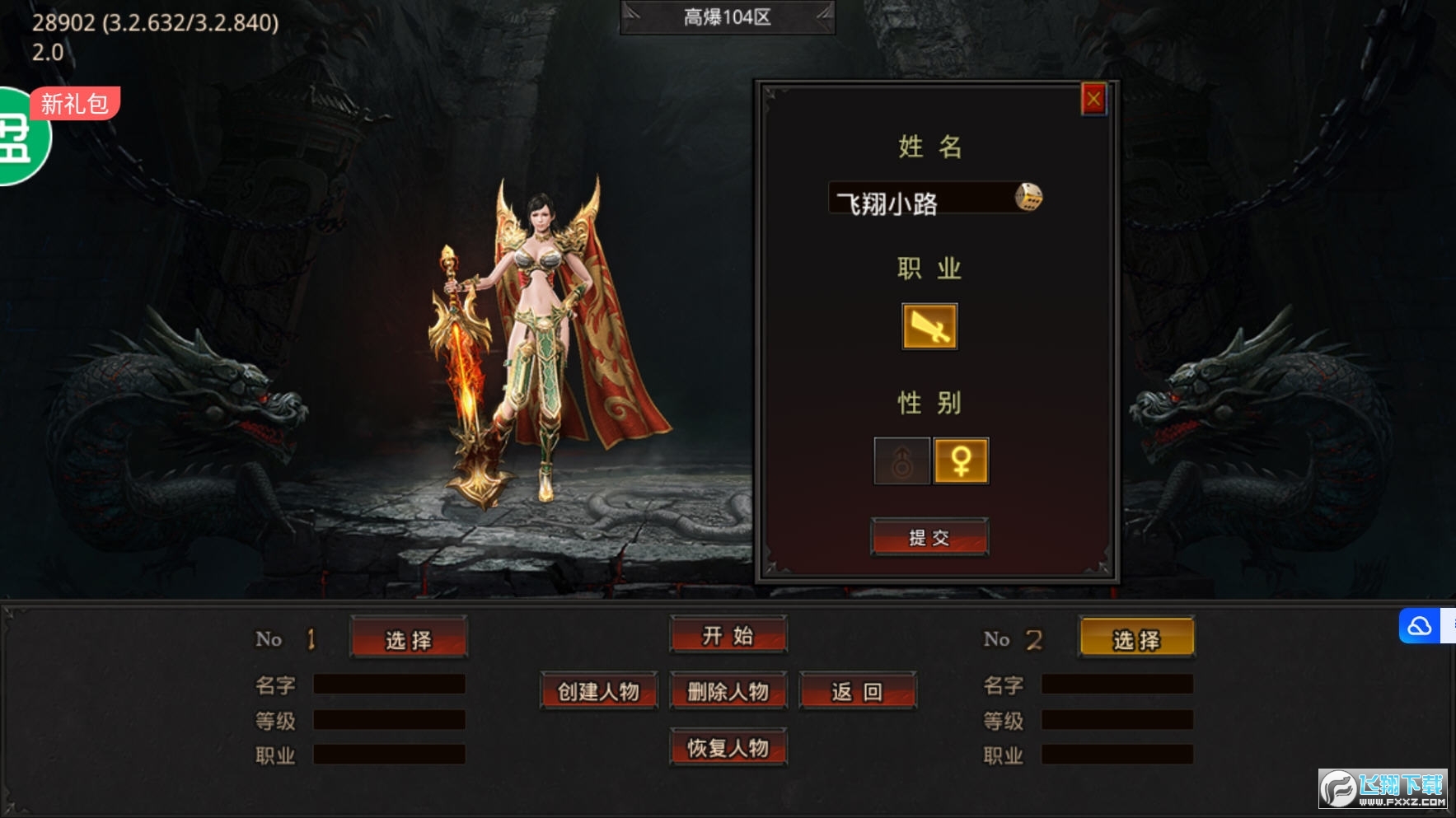This screenshot has width=1456, height=818.
Task: Click the blue cloud overlay icon
Action: point(1420,627)
